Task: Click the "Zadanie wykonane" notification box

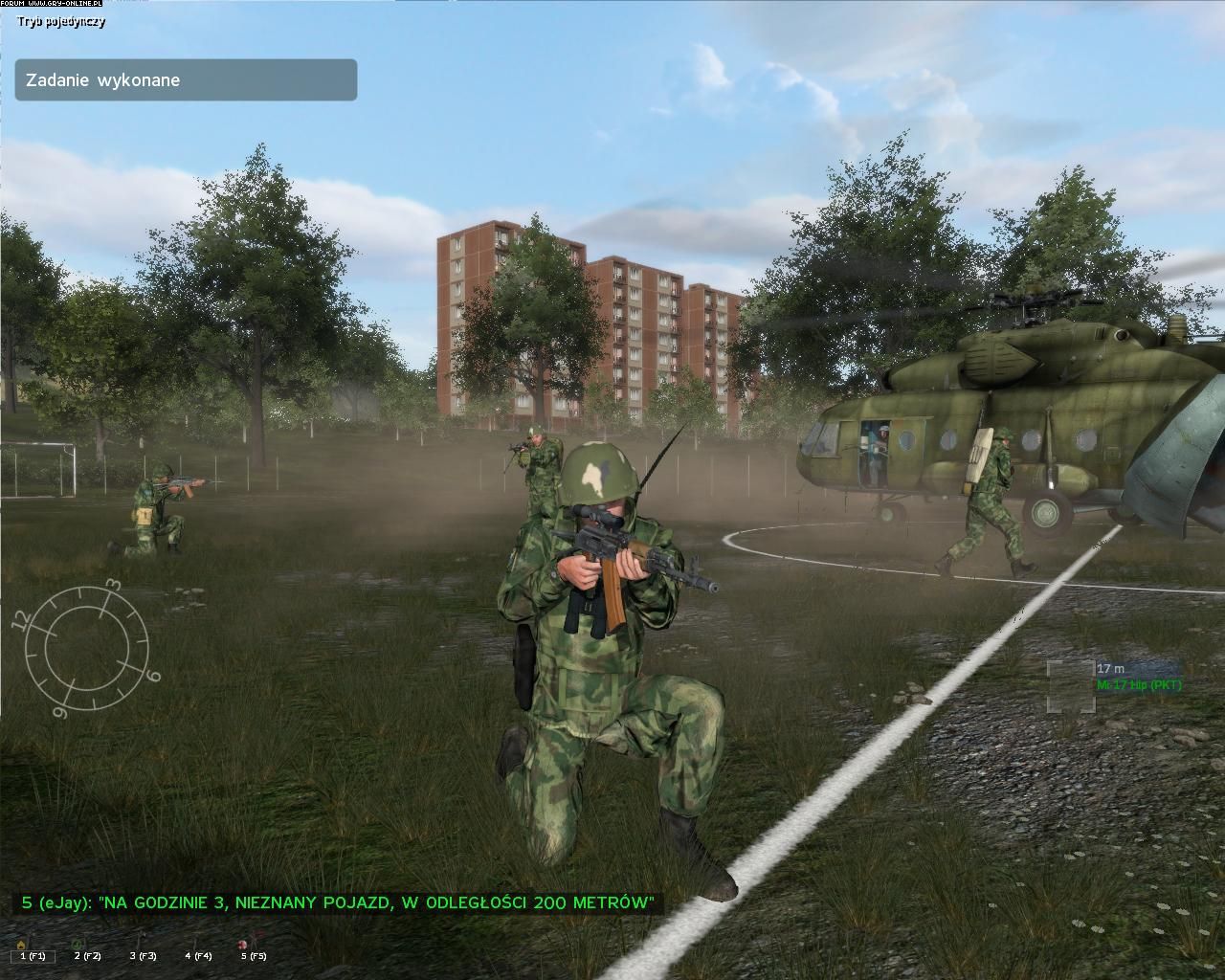Action: click(x=186, y=80)
